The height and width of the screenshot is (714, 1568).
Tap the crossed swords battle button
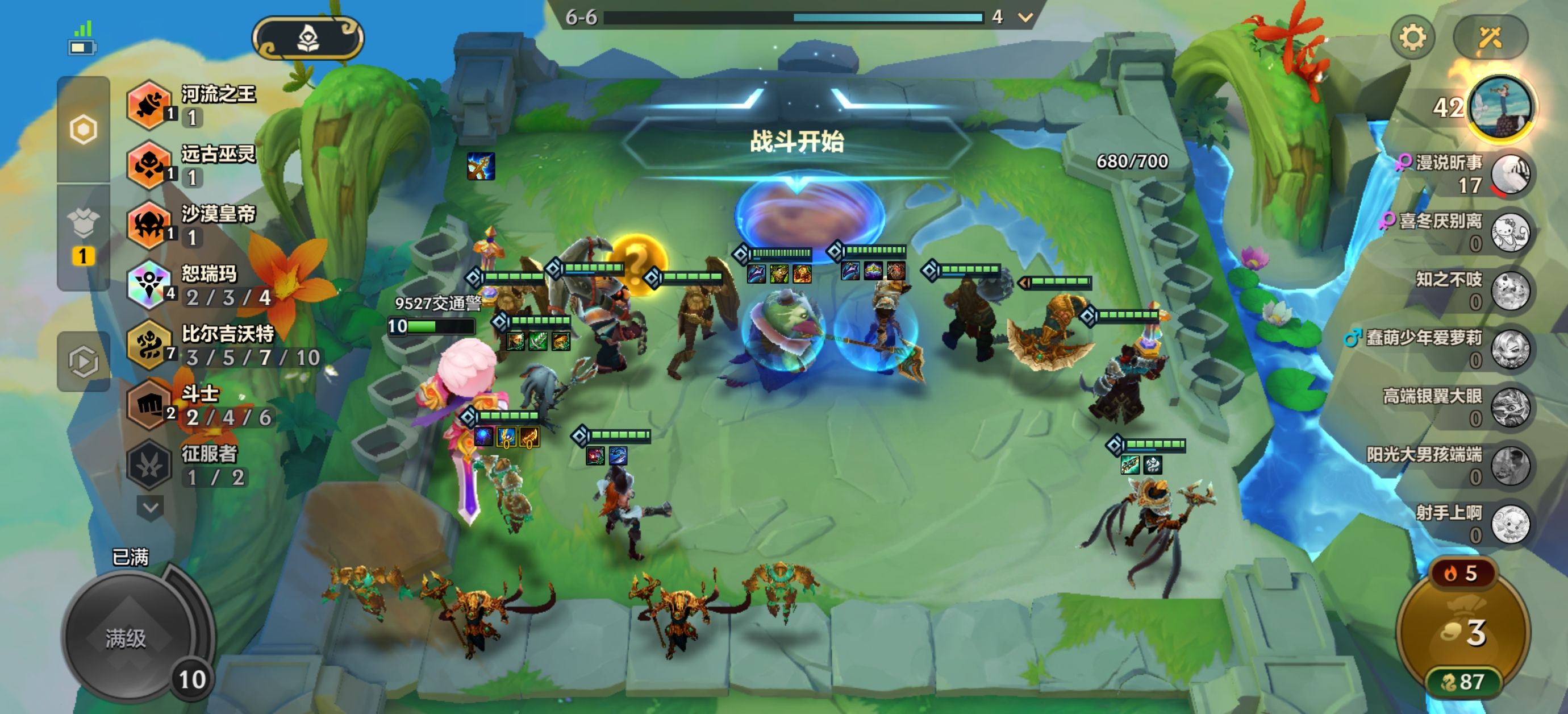tap(1490, 38)
